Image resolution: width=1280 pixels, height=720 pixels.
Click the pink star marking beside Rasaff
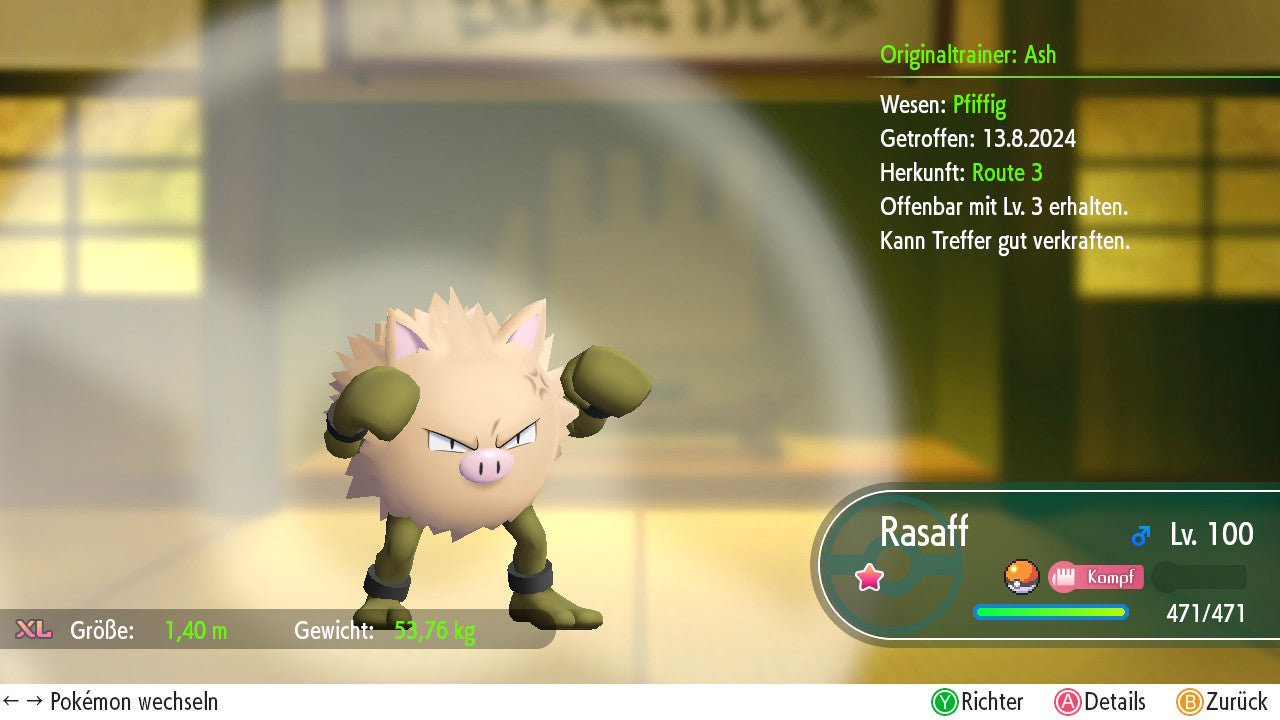869,577
